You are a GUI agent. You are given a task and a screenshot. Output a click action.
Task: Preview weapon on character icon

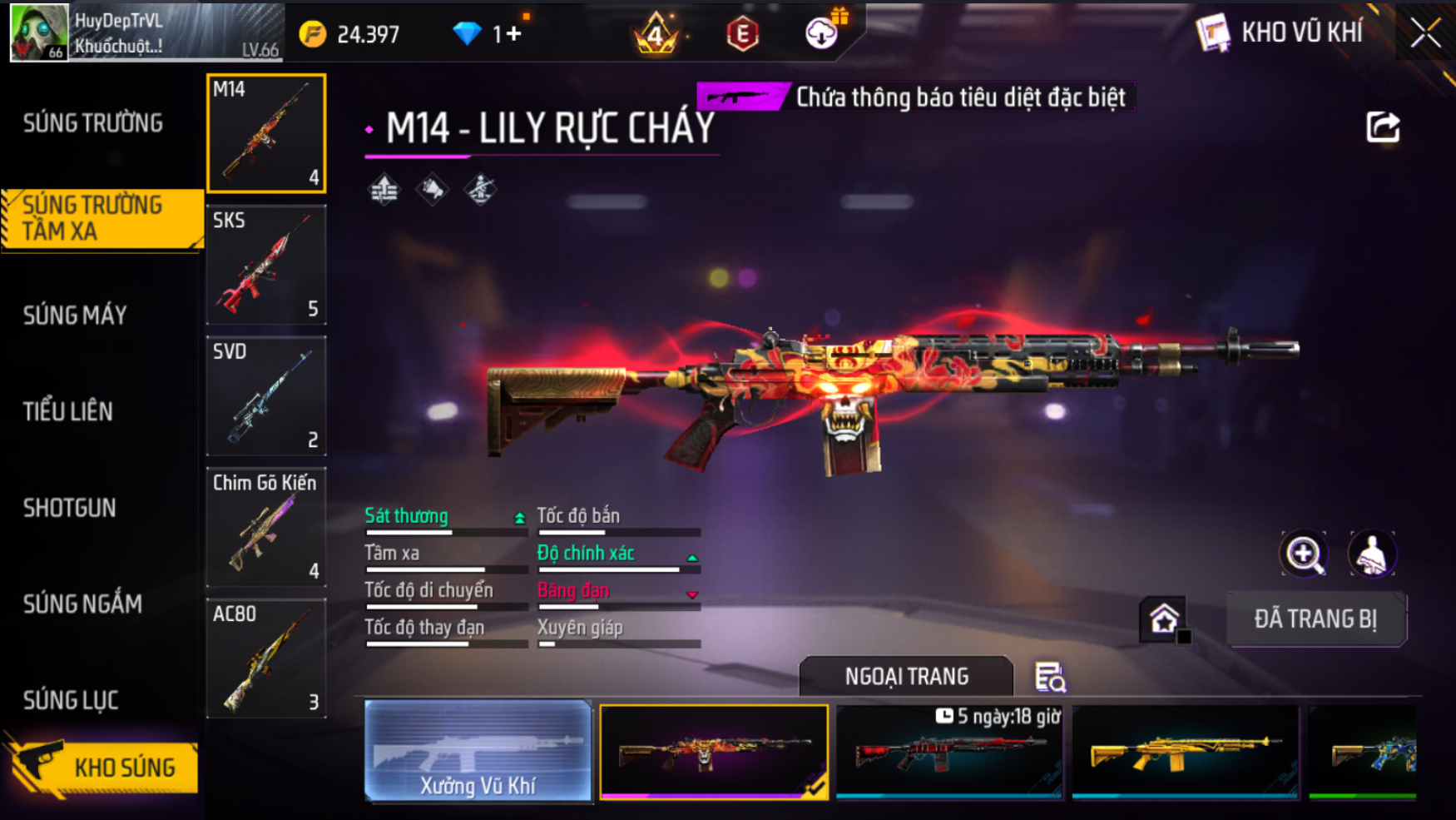pyautogui.click(x=1372, y=554)
